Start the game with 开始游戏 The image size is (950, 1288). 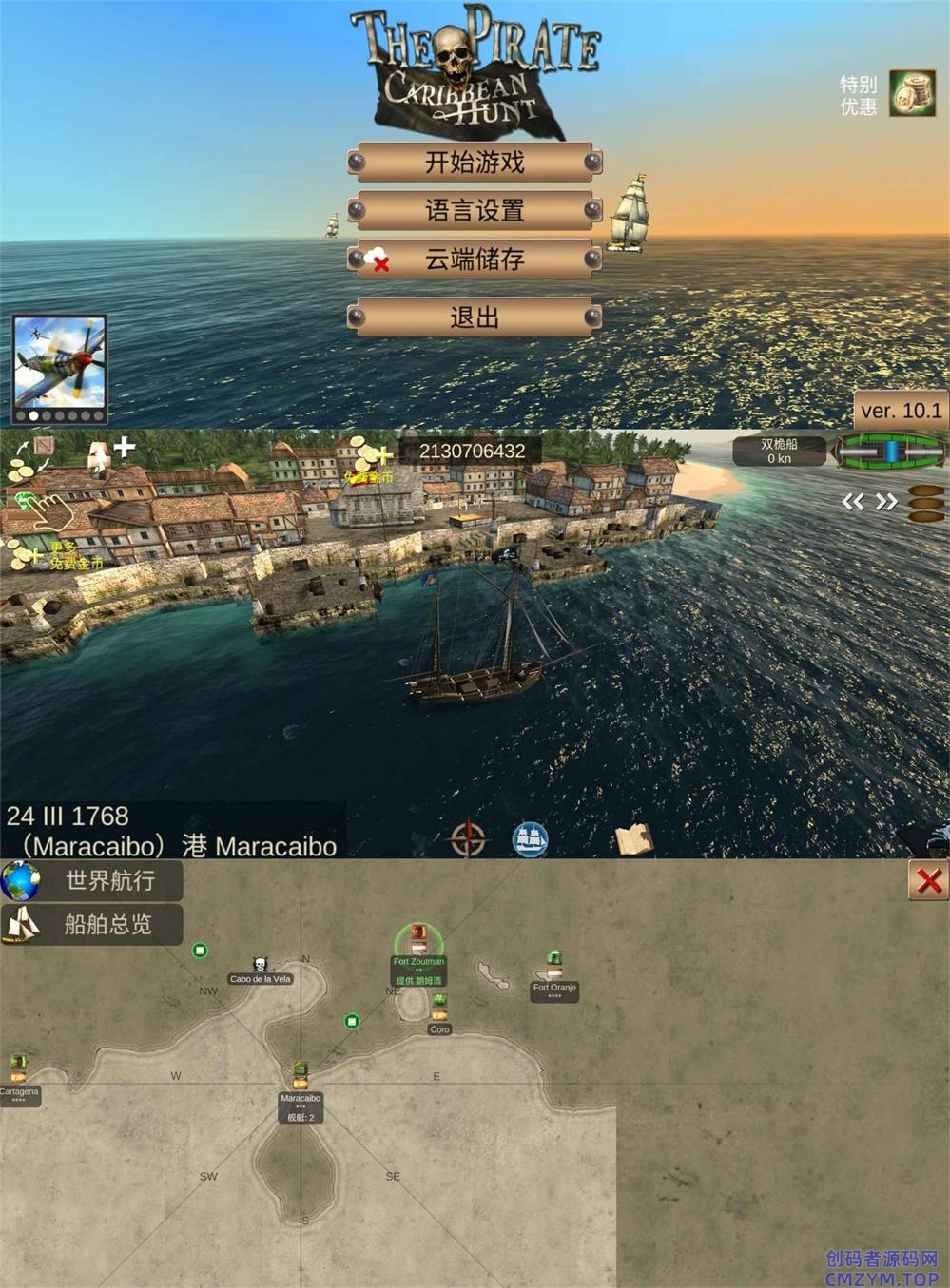pyautogui.click(x=475, y=163)
